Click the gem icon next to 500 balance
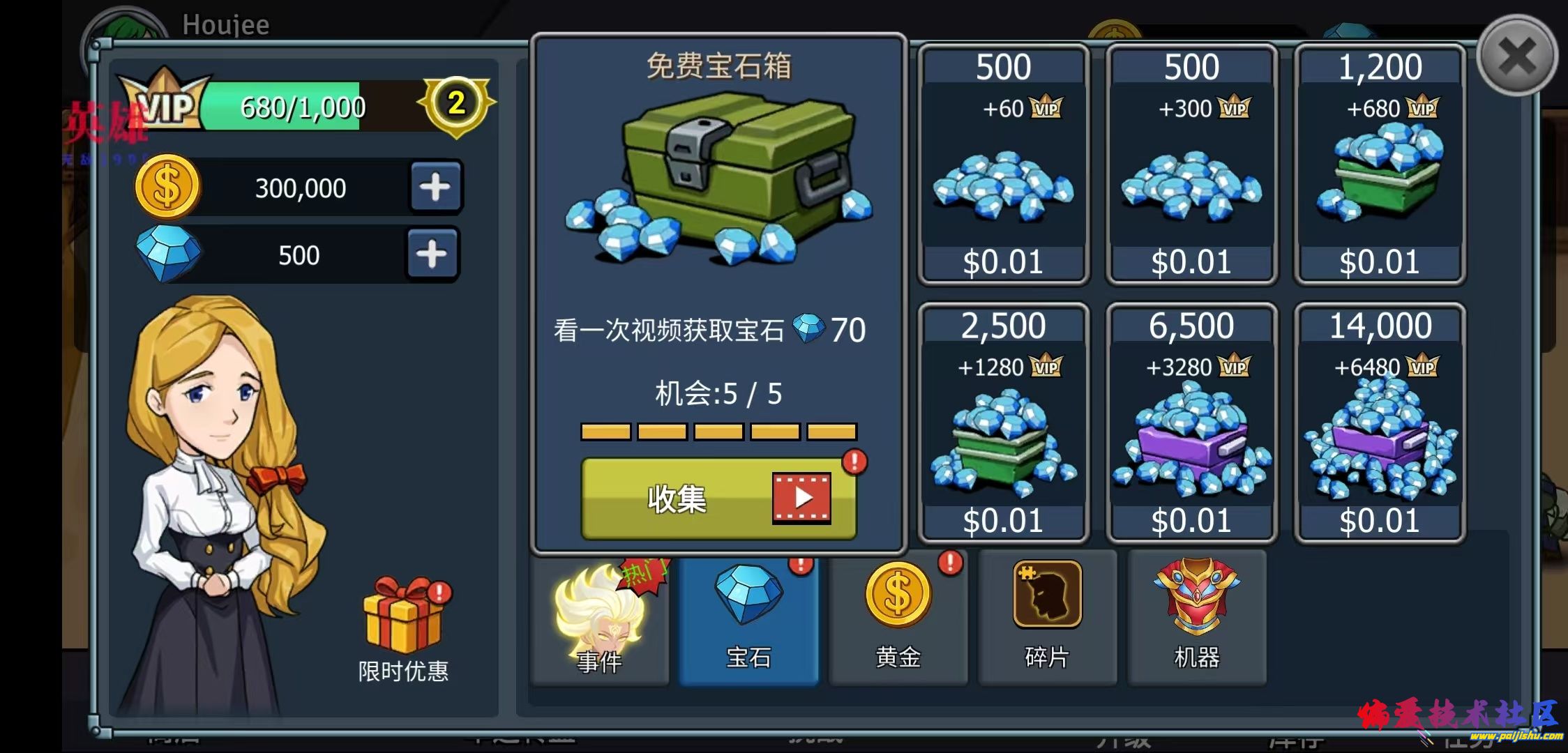 (167, 253)
